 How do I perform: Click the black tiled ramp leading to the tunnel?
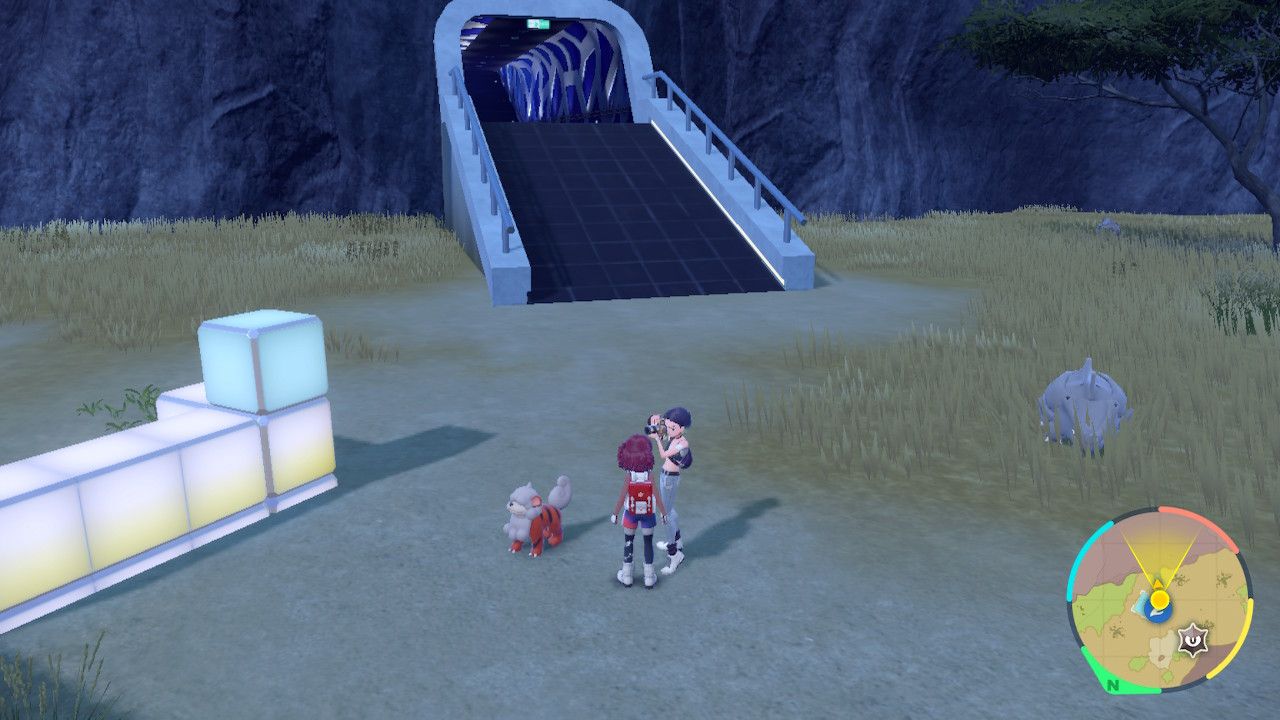click(620, 200)
